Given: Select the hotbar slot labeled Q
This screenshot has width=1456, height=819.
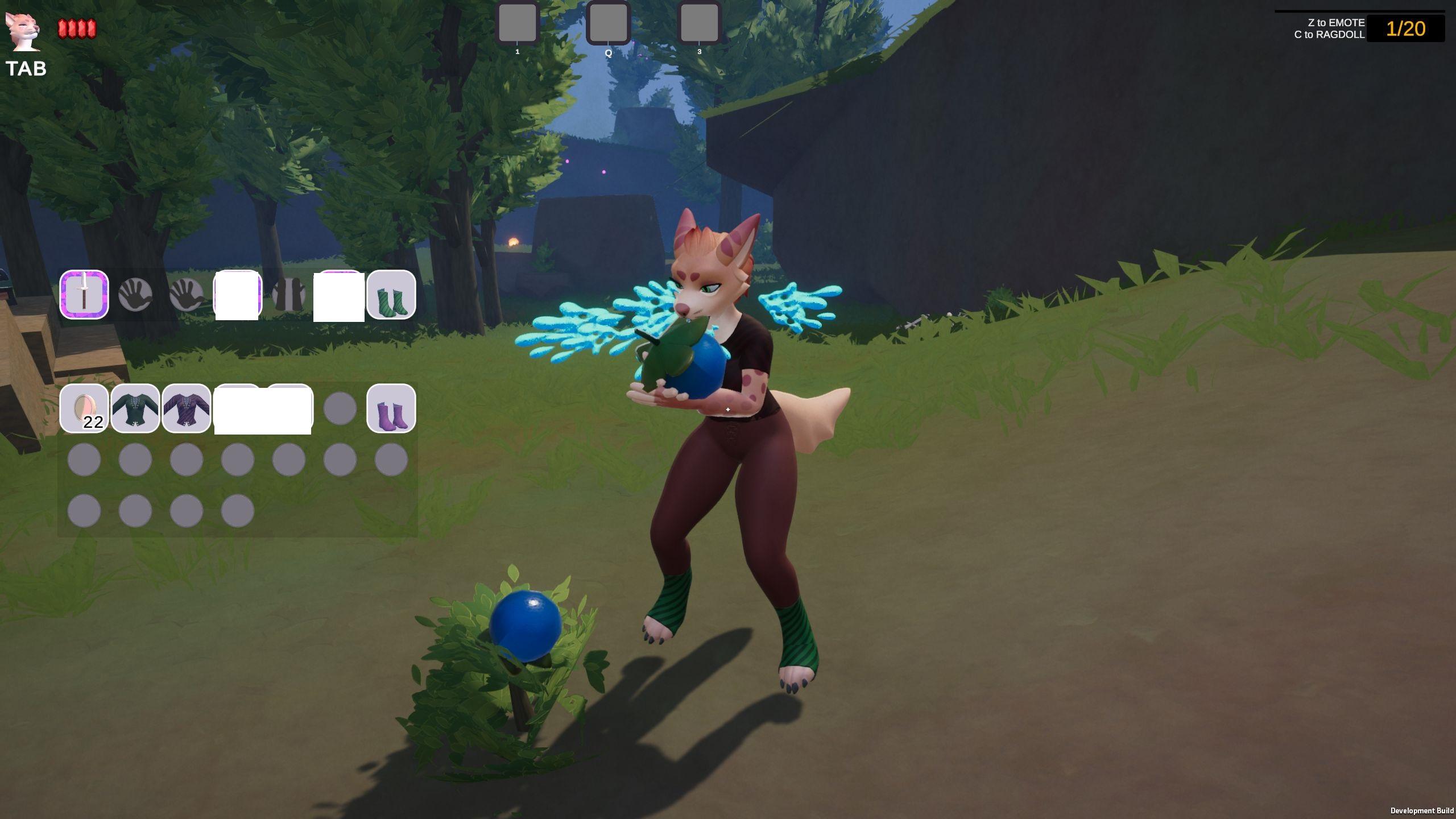Looking at the screenshot, I should pos(608,23).
